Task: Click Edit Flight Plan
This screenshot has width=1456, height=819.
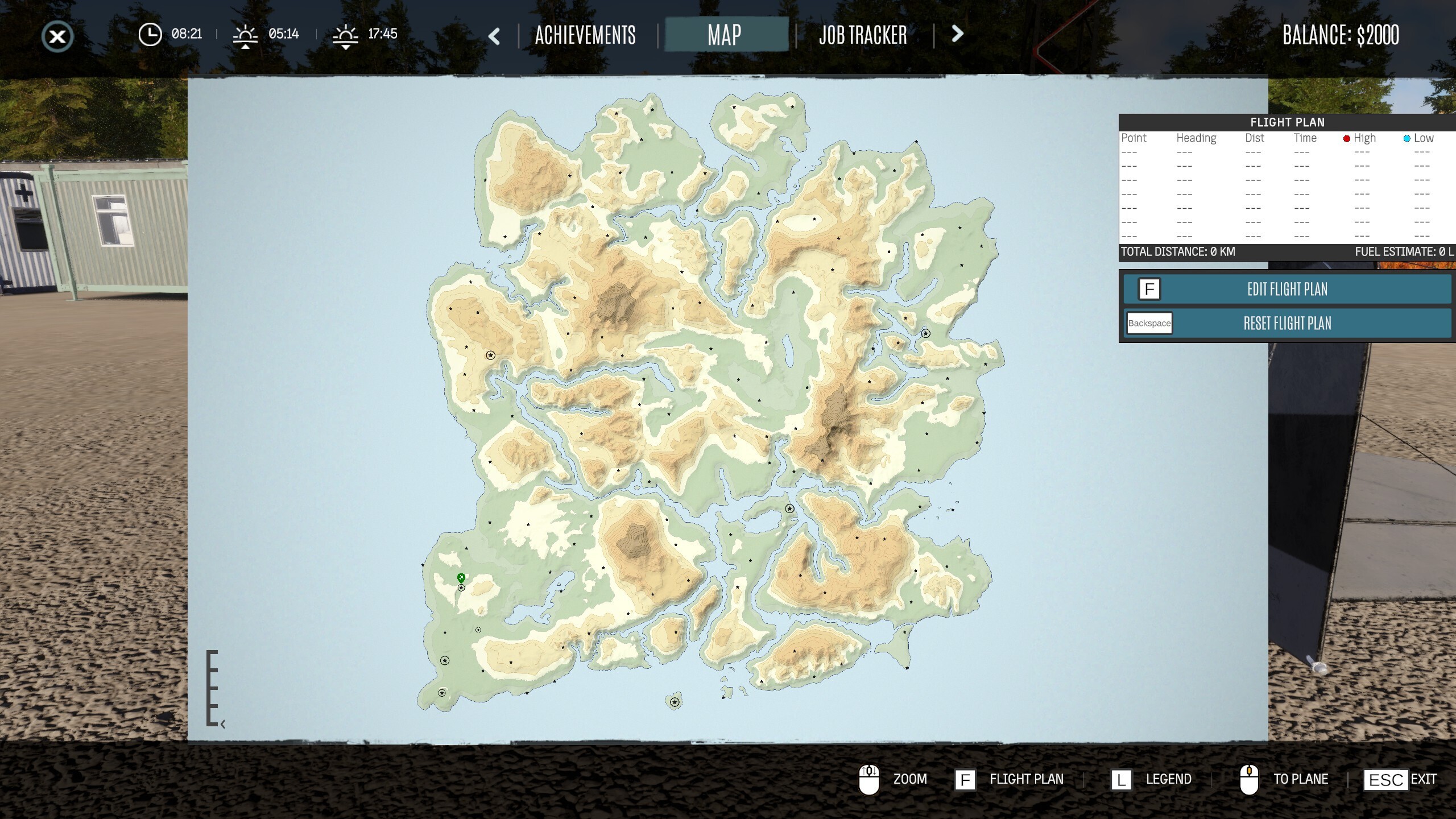Action: coord(1287,289)
